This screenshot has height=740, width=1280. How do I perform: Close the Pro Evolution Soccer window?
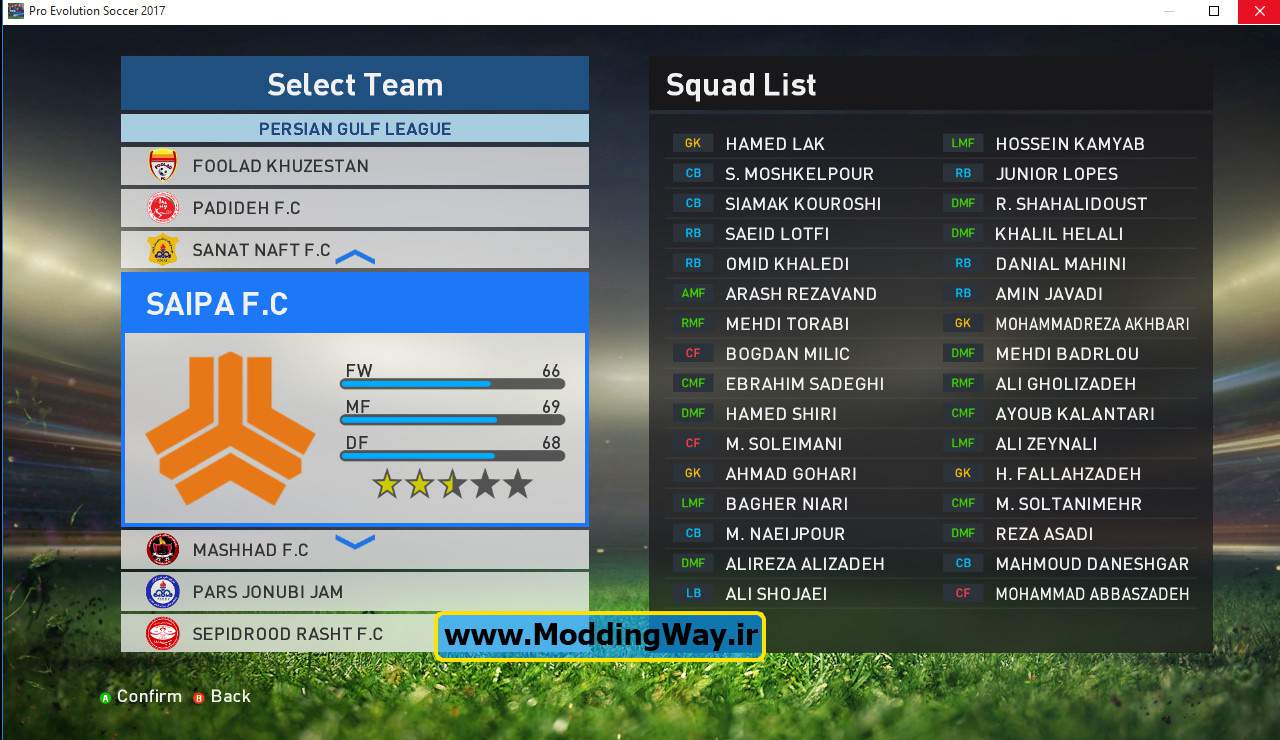click(1256, 11)
